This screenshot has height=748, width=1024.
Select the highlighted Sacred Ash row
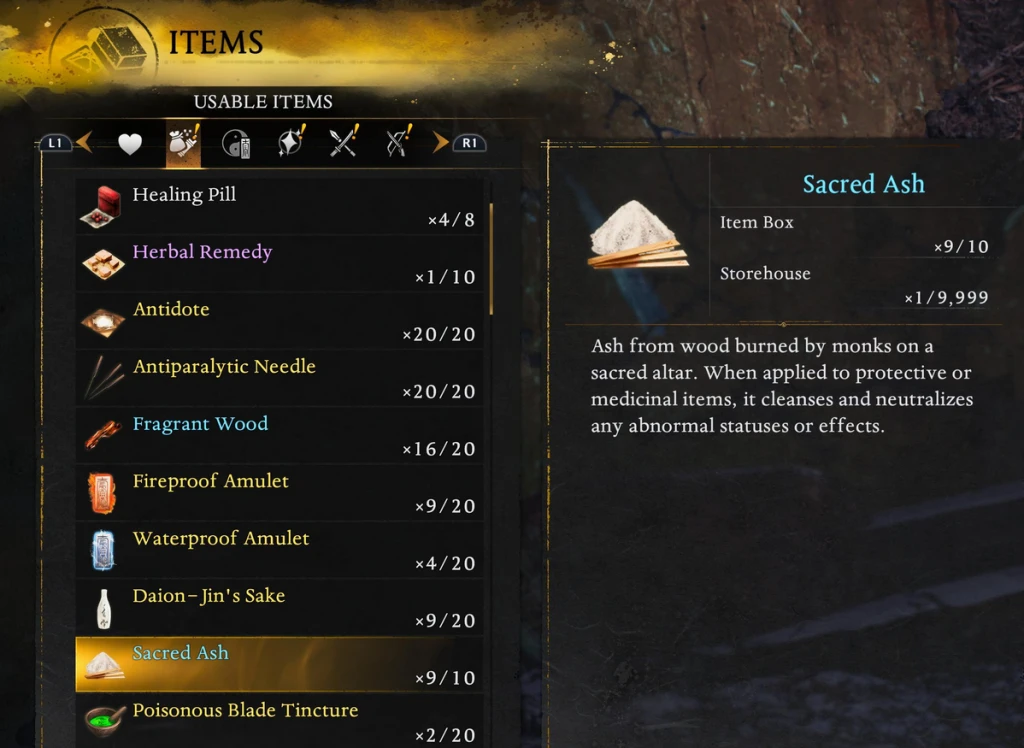(x=279, y=664)
